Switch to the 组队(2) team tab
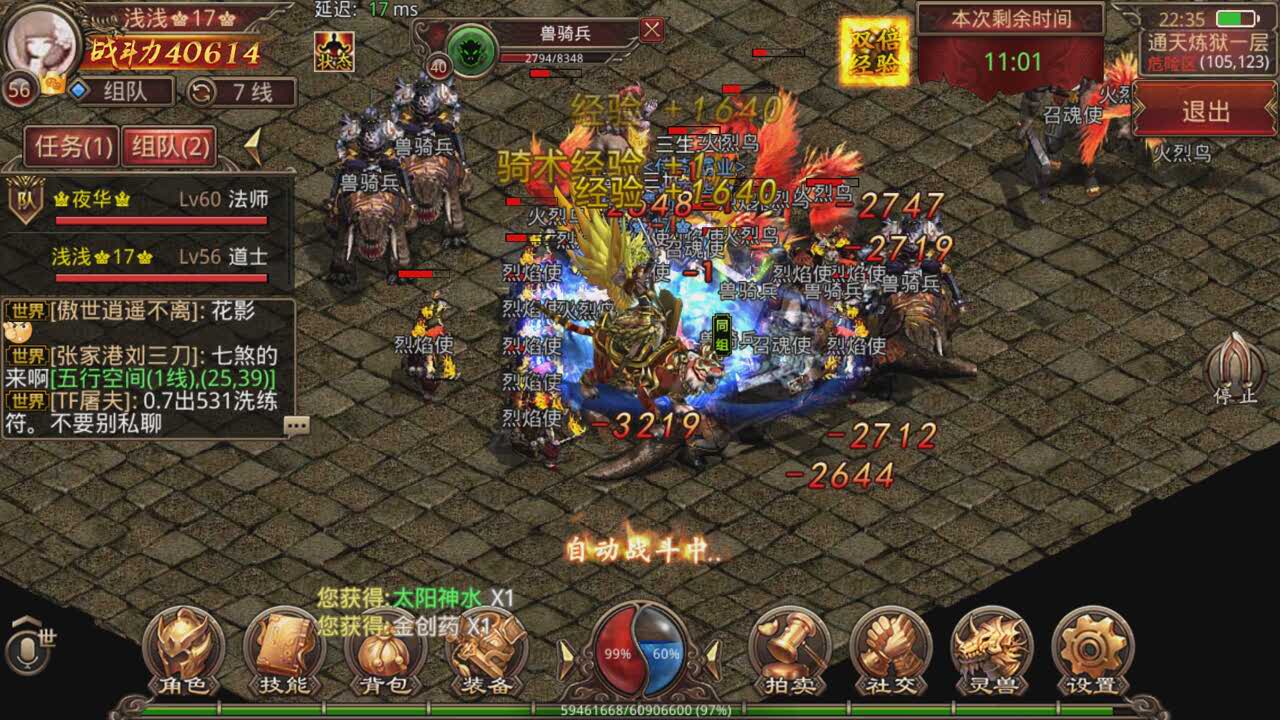Viewport: 1280px width, 720px height. tap(168, 148)
